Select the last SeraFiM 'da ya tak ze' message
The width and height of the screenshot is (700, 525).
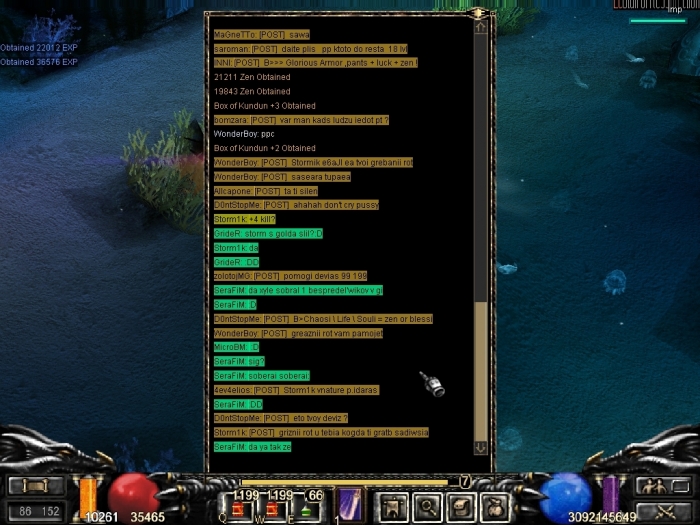tap(252, 446)
